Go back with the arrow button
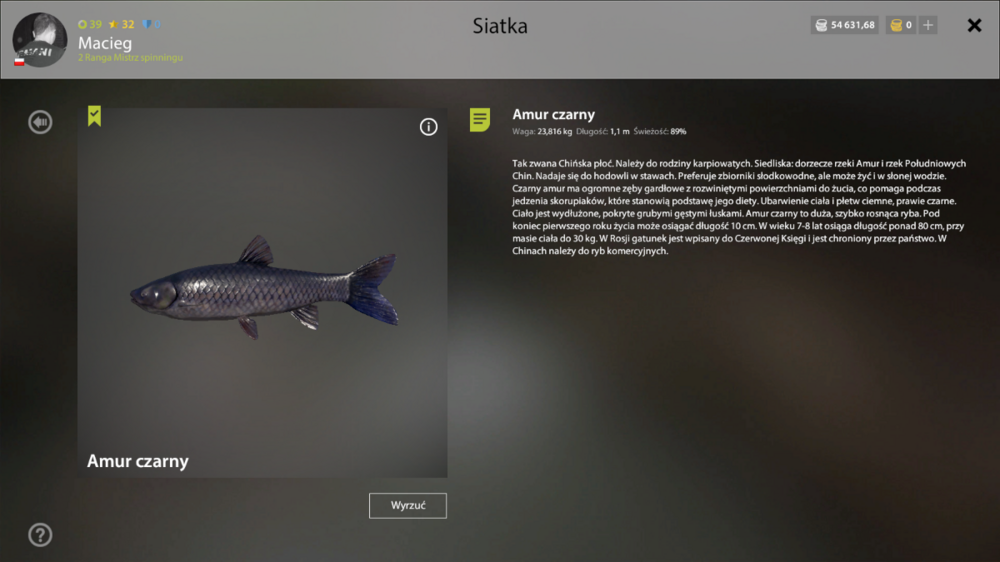This screenshot has width=1000, height=562. coord(40,122)
